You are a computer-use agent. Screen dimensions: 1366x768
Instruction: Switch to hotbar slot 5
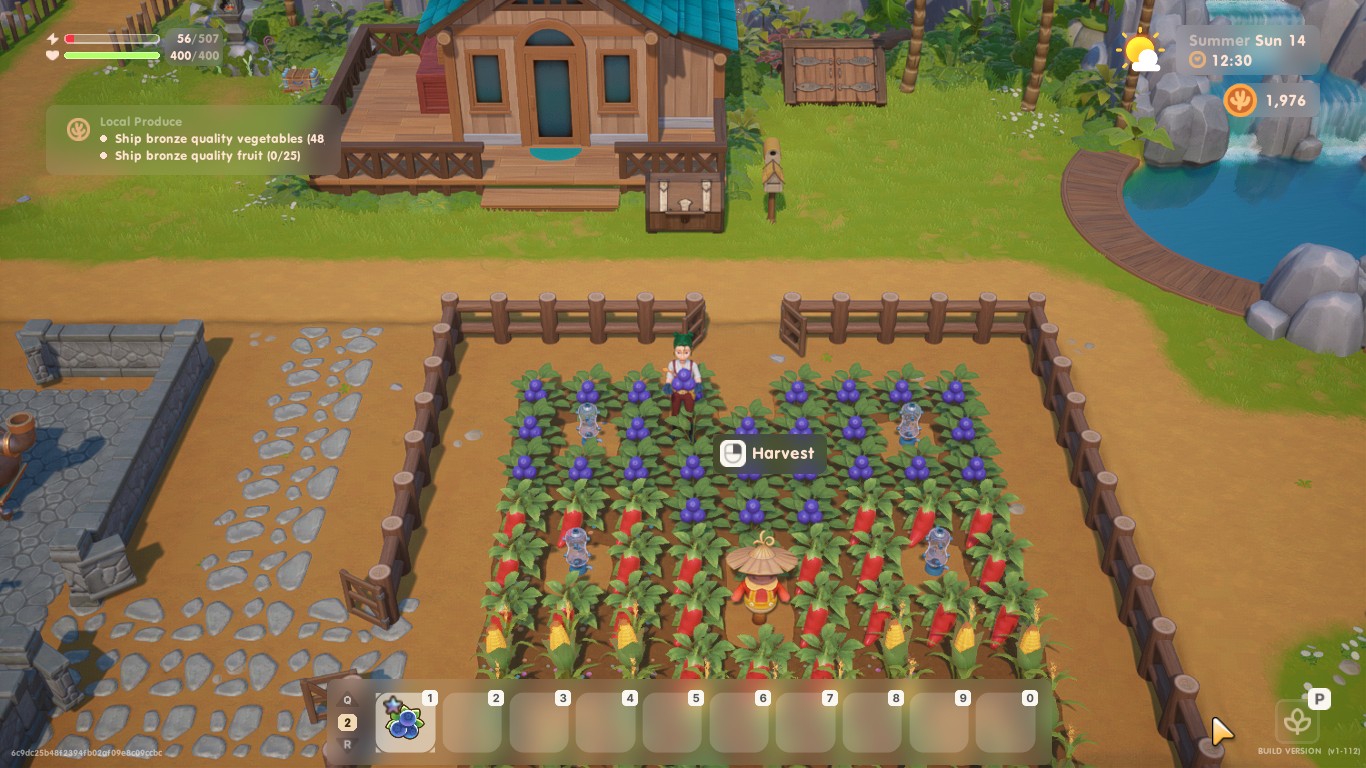point(671,721)
